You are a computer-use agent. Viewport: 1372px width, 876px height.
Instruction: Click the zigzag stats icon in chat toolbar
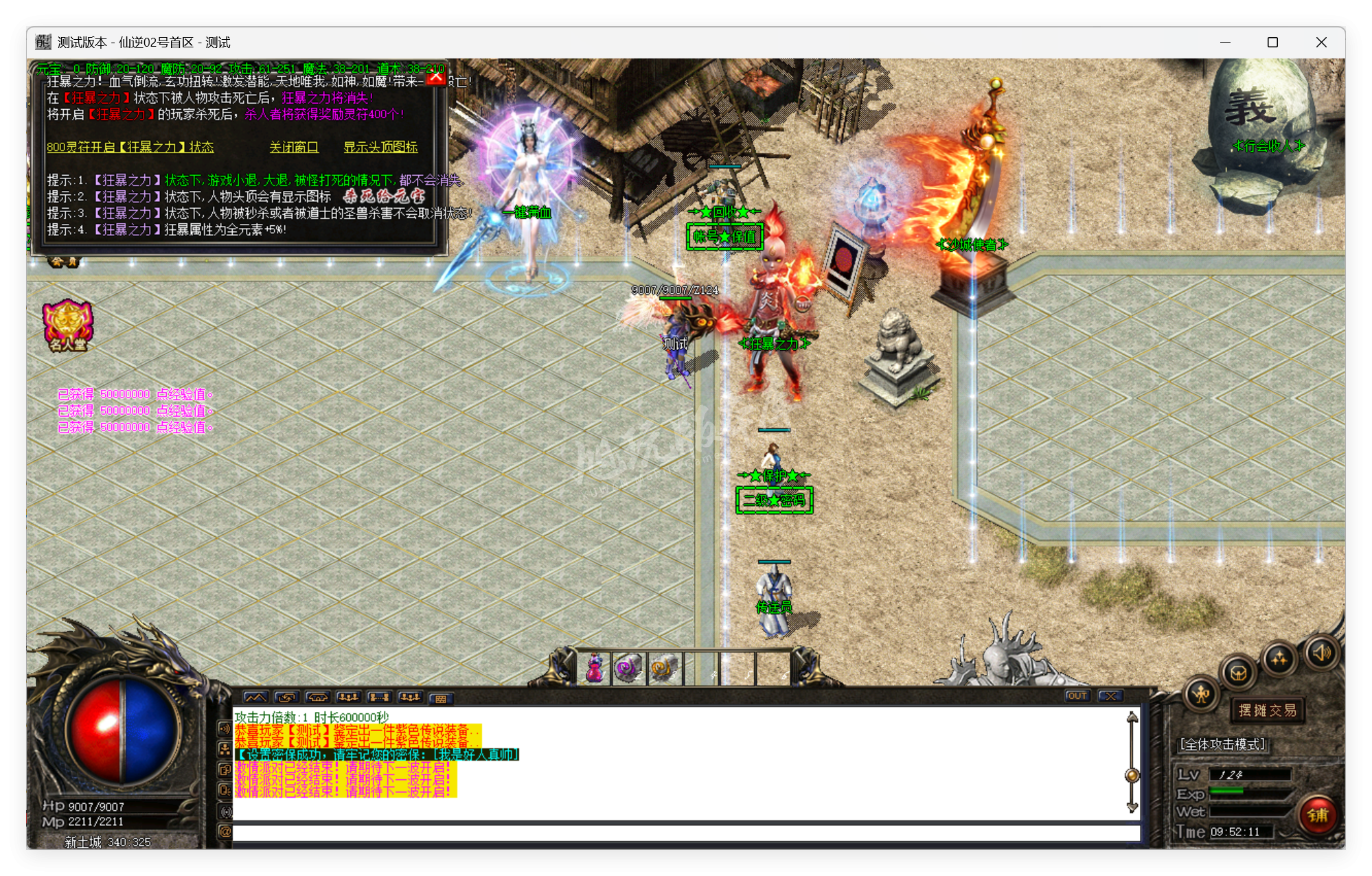[x=255, y=698]
